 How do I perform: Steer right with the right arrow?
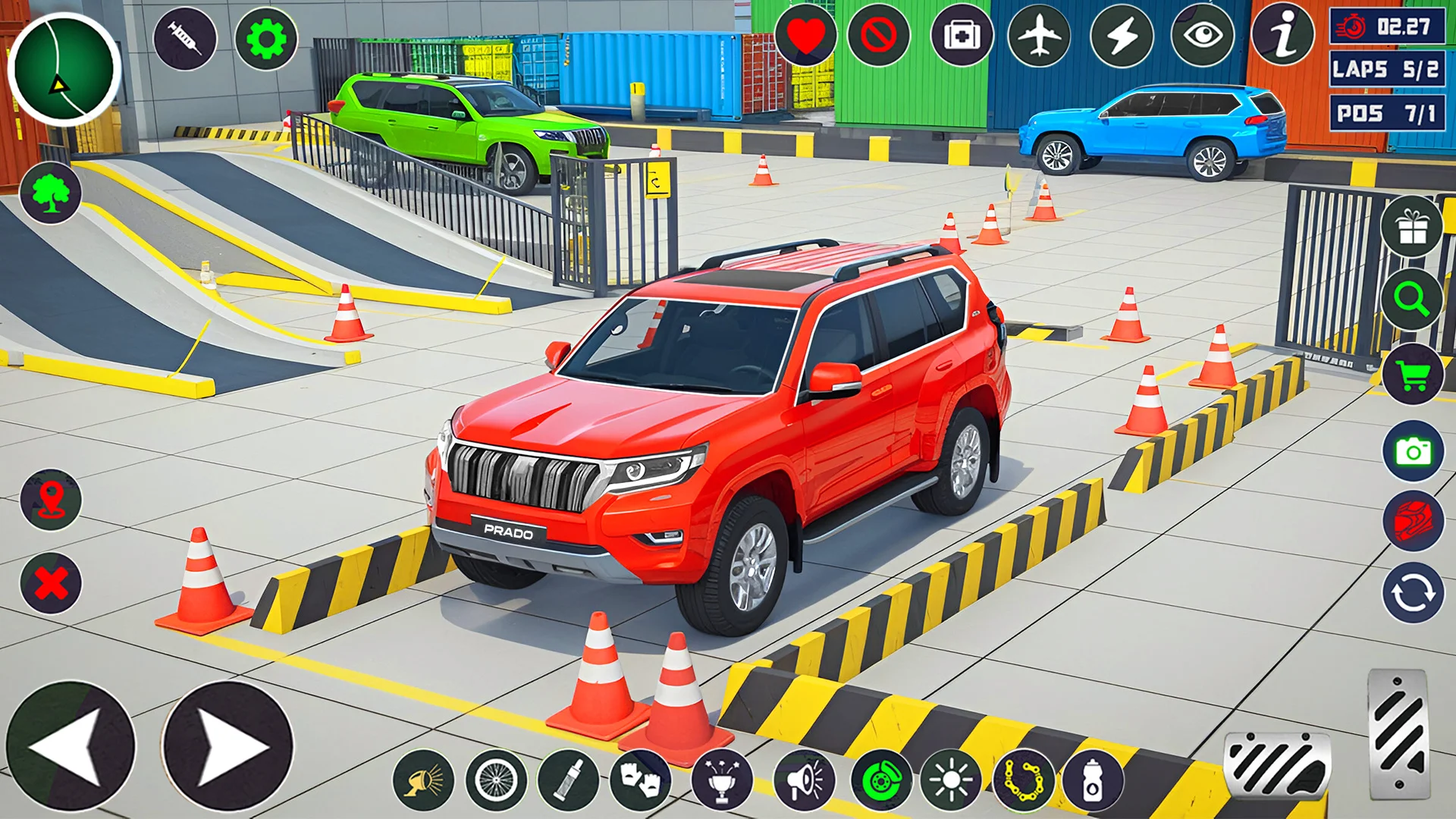pyautogui.click(x=227, y=746)
